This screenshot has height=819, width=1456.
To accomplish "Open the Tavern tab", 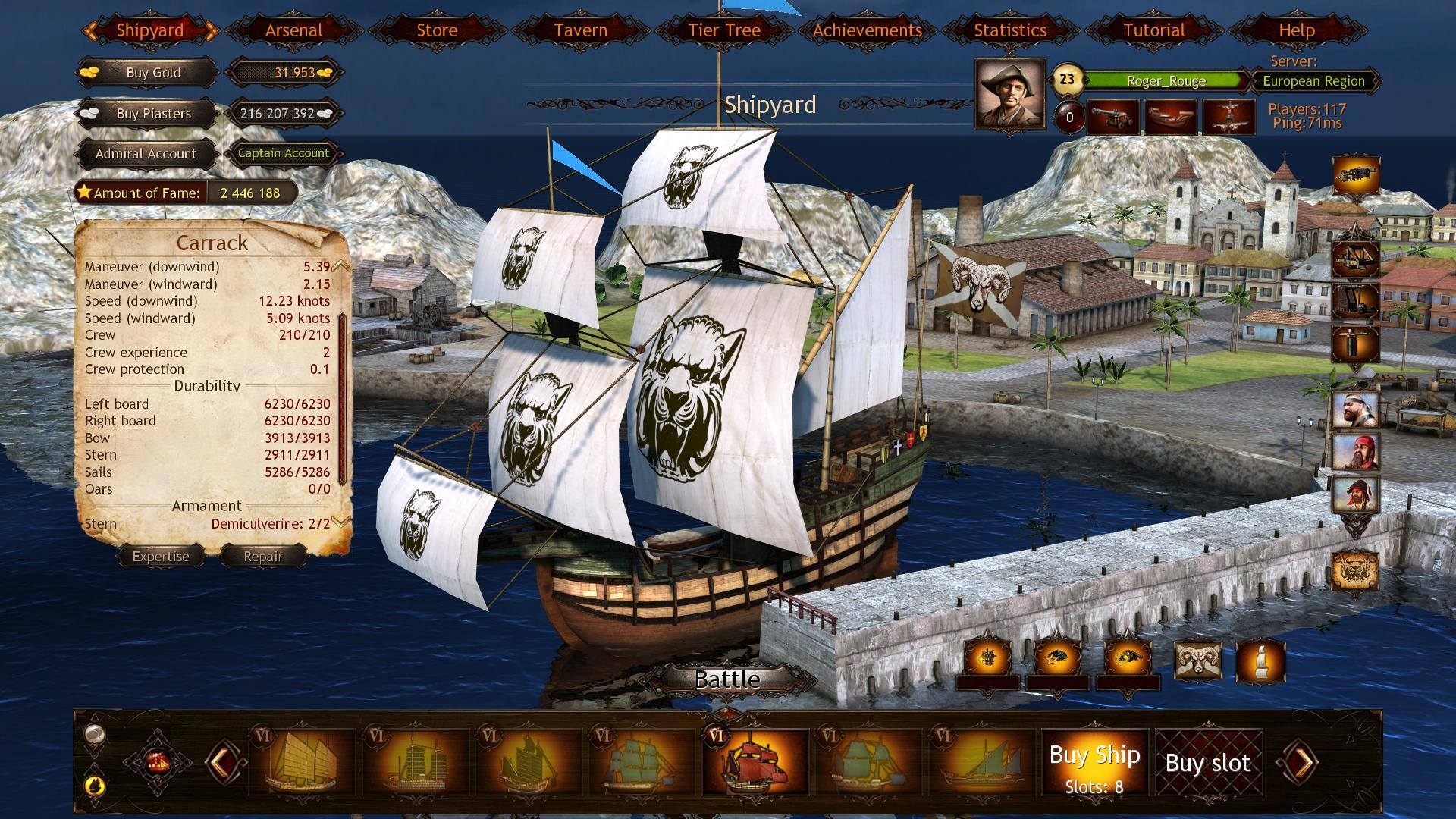I will pyautogui.click(x=579, y=30).
